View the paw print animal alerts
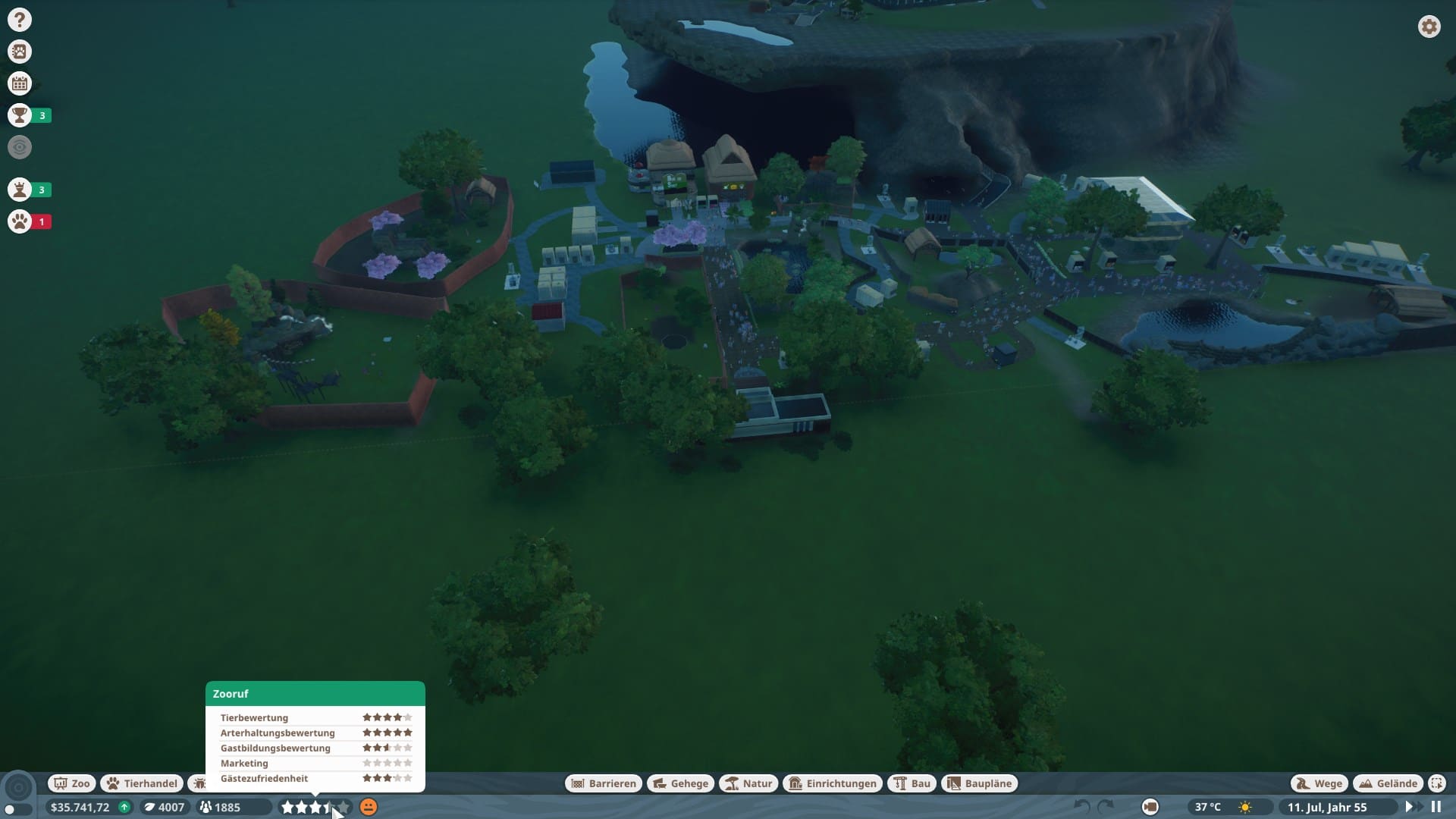Screen dimensions: 1456x819 point(20,221)
